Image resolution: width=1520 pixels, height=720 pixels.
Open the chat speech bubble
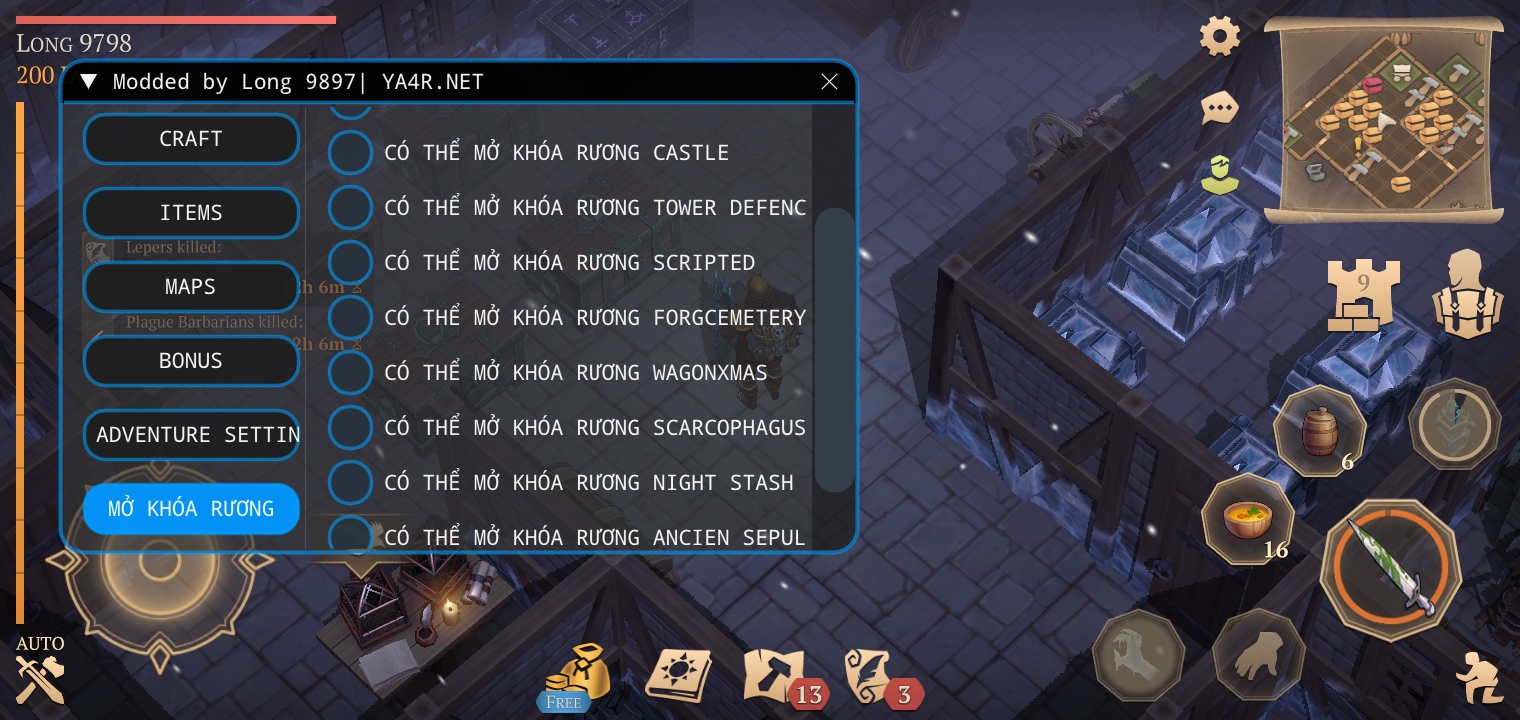point(1220,107)
